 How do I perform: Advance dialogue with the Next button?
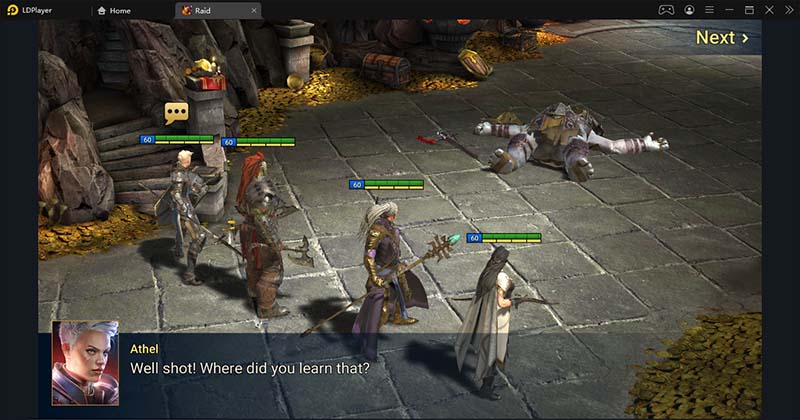tap(721, 38)
